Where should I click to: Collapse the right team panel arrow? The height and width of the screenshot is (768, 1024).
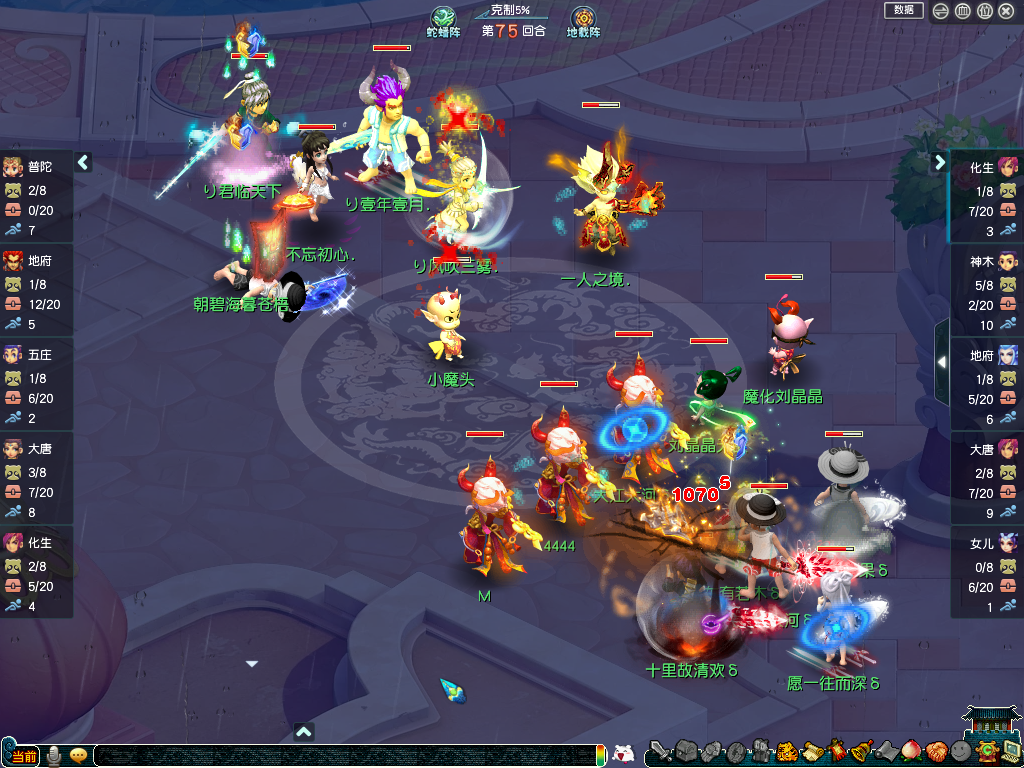(940, 162)
